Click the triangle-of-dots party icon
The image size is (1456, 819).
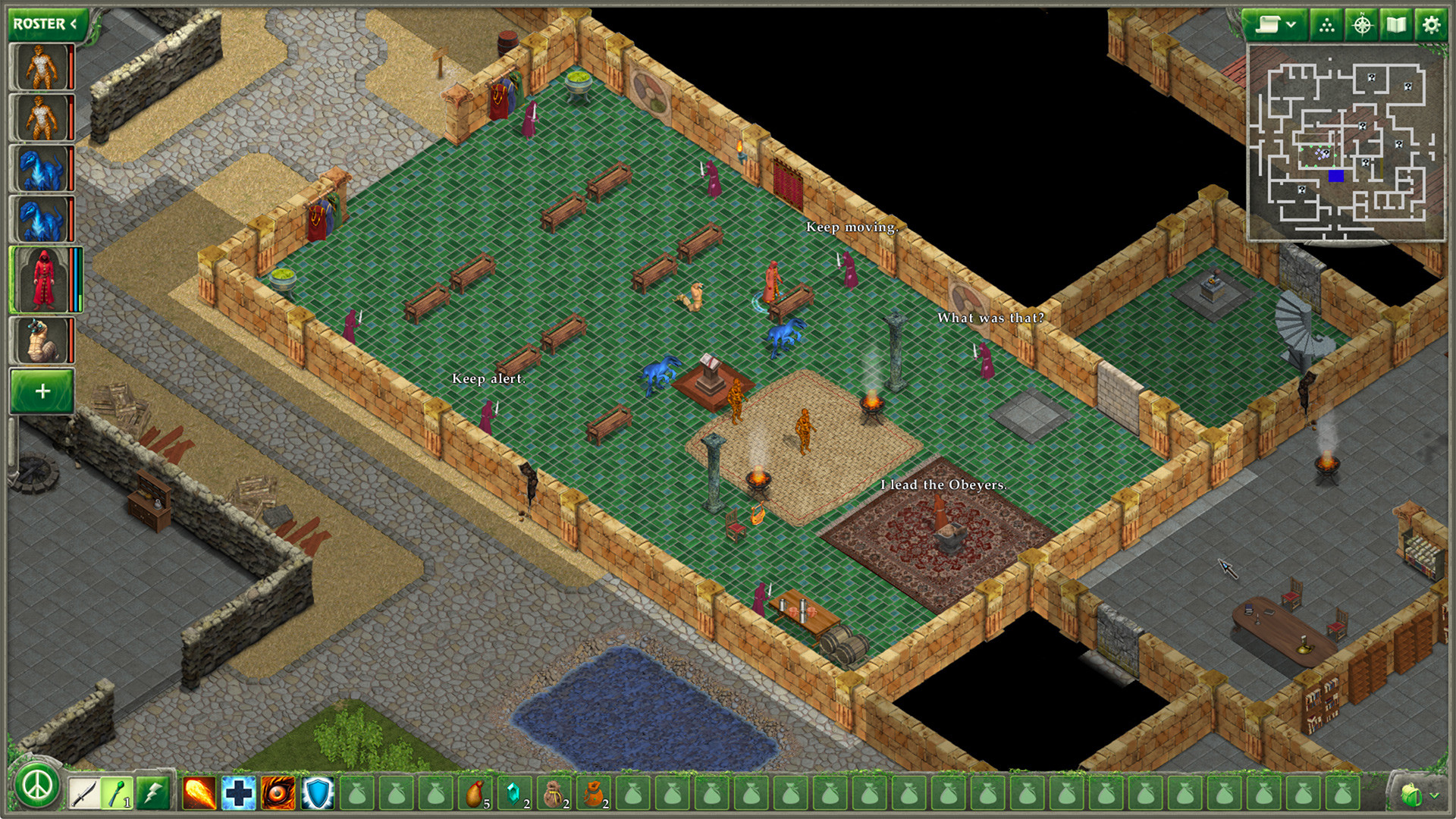click(1326, 24)
